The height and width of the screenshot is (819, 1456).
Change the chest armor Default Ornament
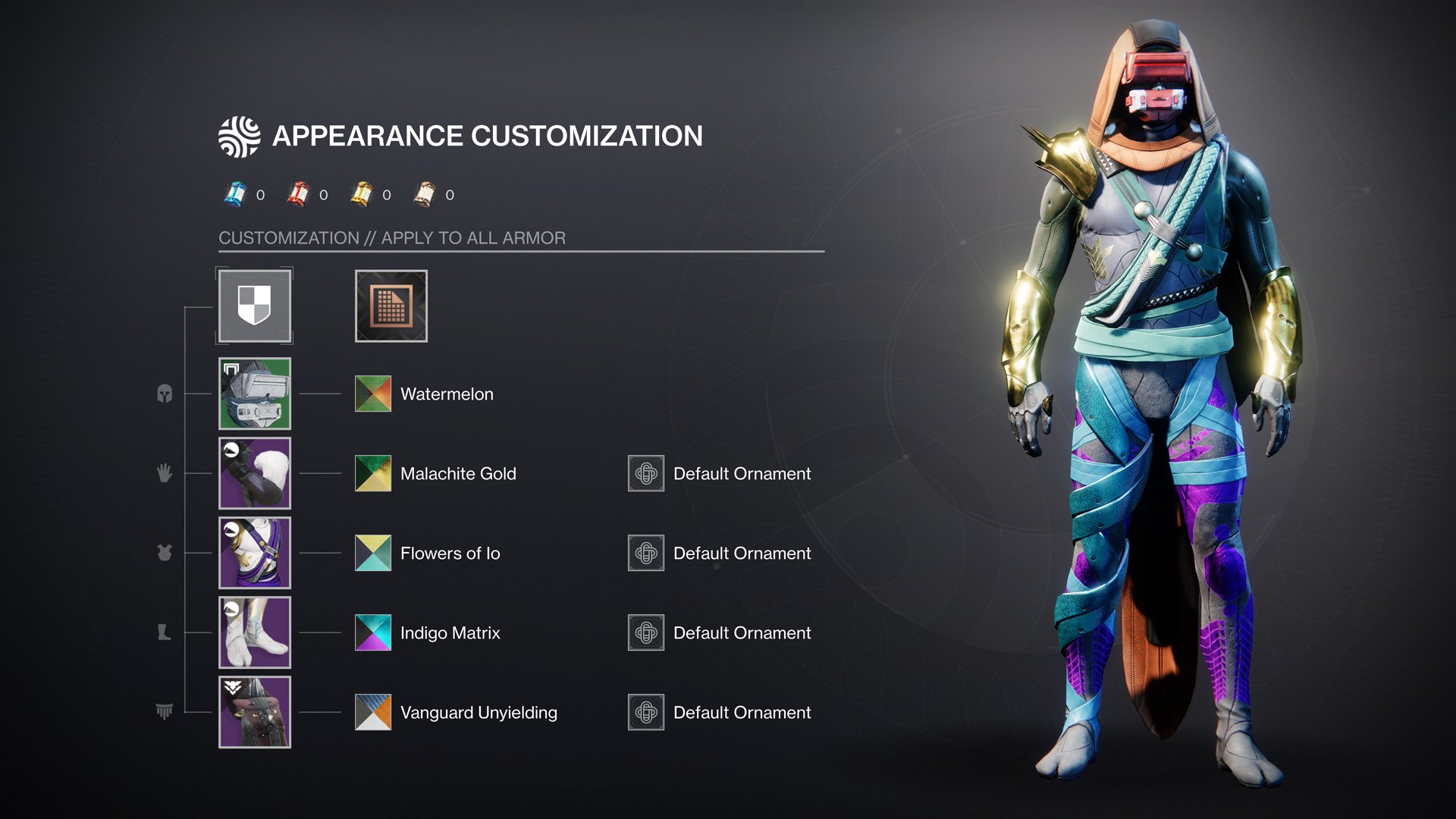click(x=646, y=553)
